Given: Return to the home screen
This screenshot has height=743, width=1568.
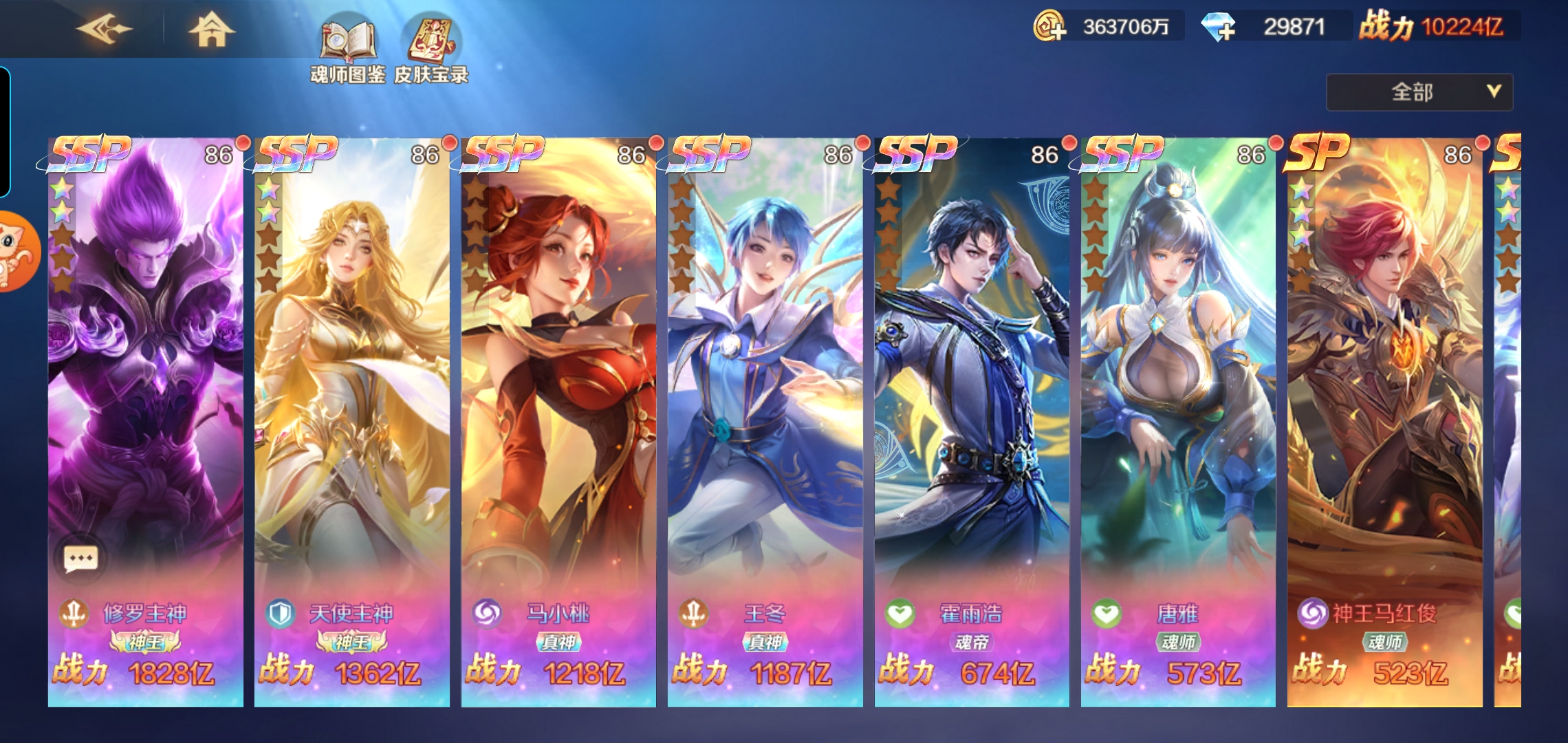Looking at the screenshot, I should (211, 30).
